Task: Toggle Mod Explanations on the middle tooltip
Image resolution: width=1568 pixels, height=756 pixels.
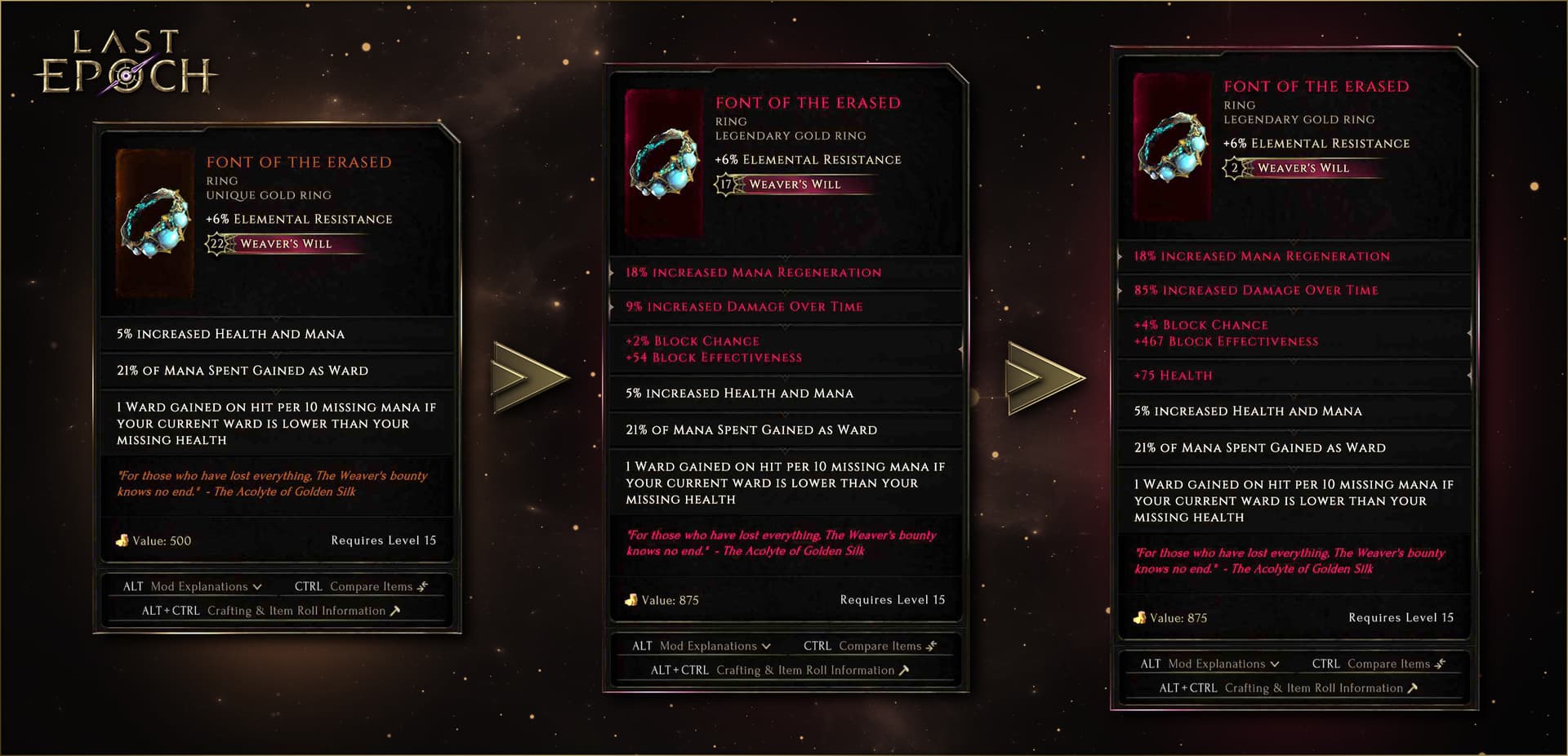Action: (x=707, y=645)
